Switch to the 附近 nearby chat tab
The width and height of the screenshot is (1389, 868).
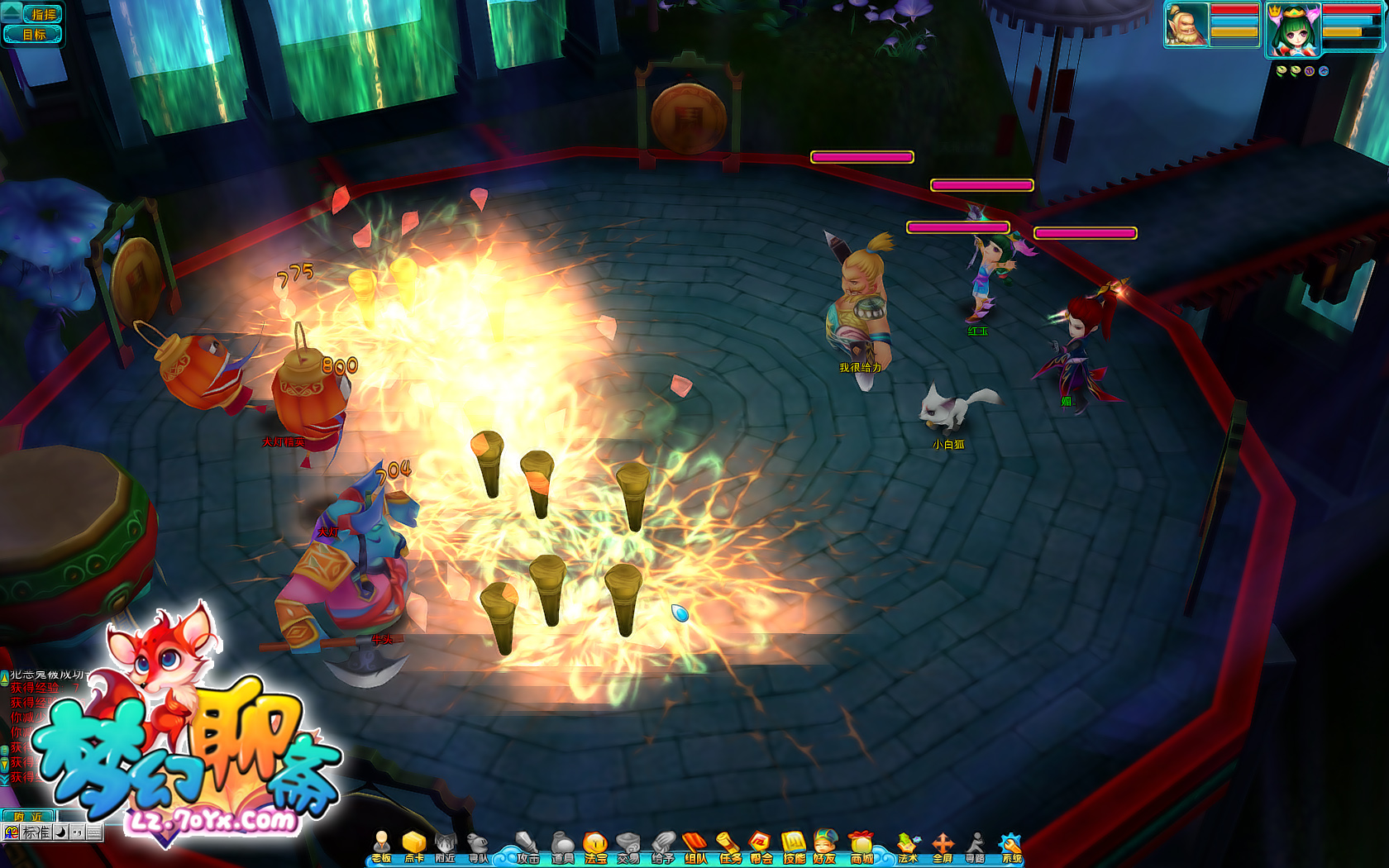(27, 816)
